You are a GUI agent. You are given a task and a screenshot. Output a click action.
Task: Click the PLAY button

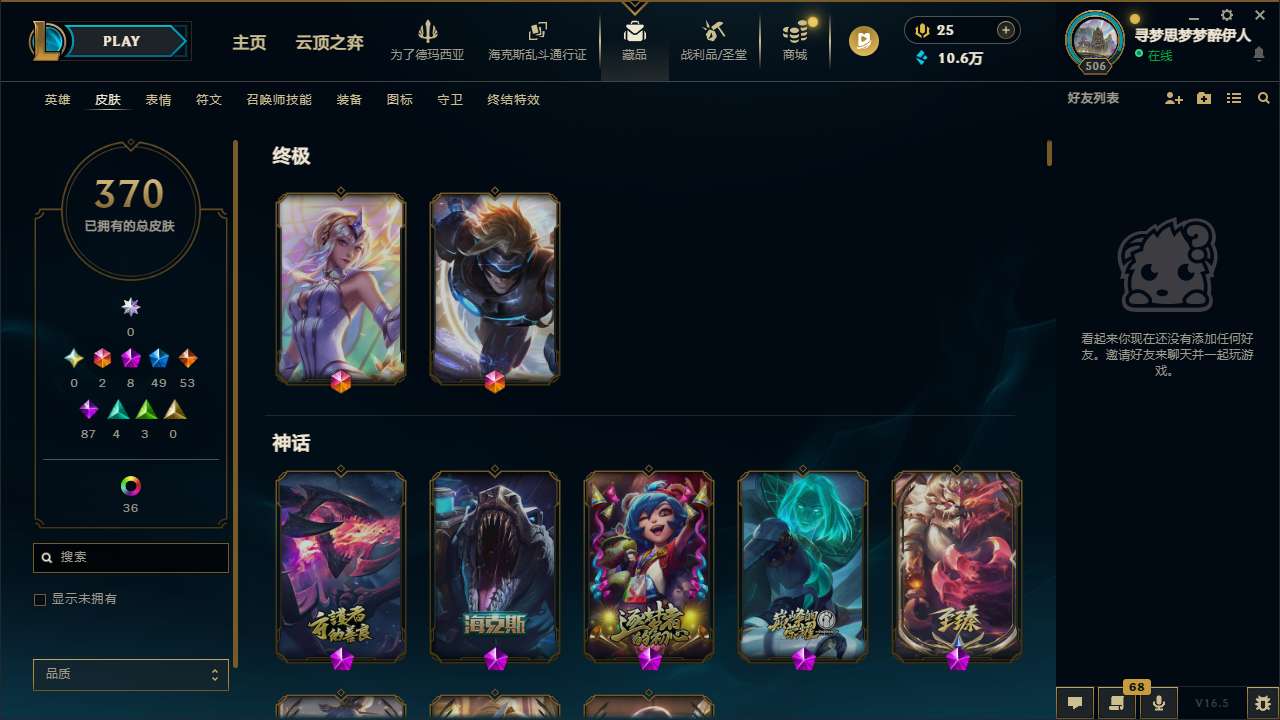coord(121,41)
